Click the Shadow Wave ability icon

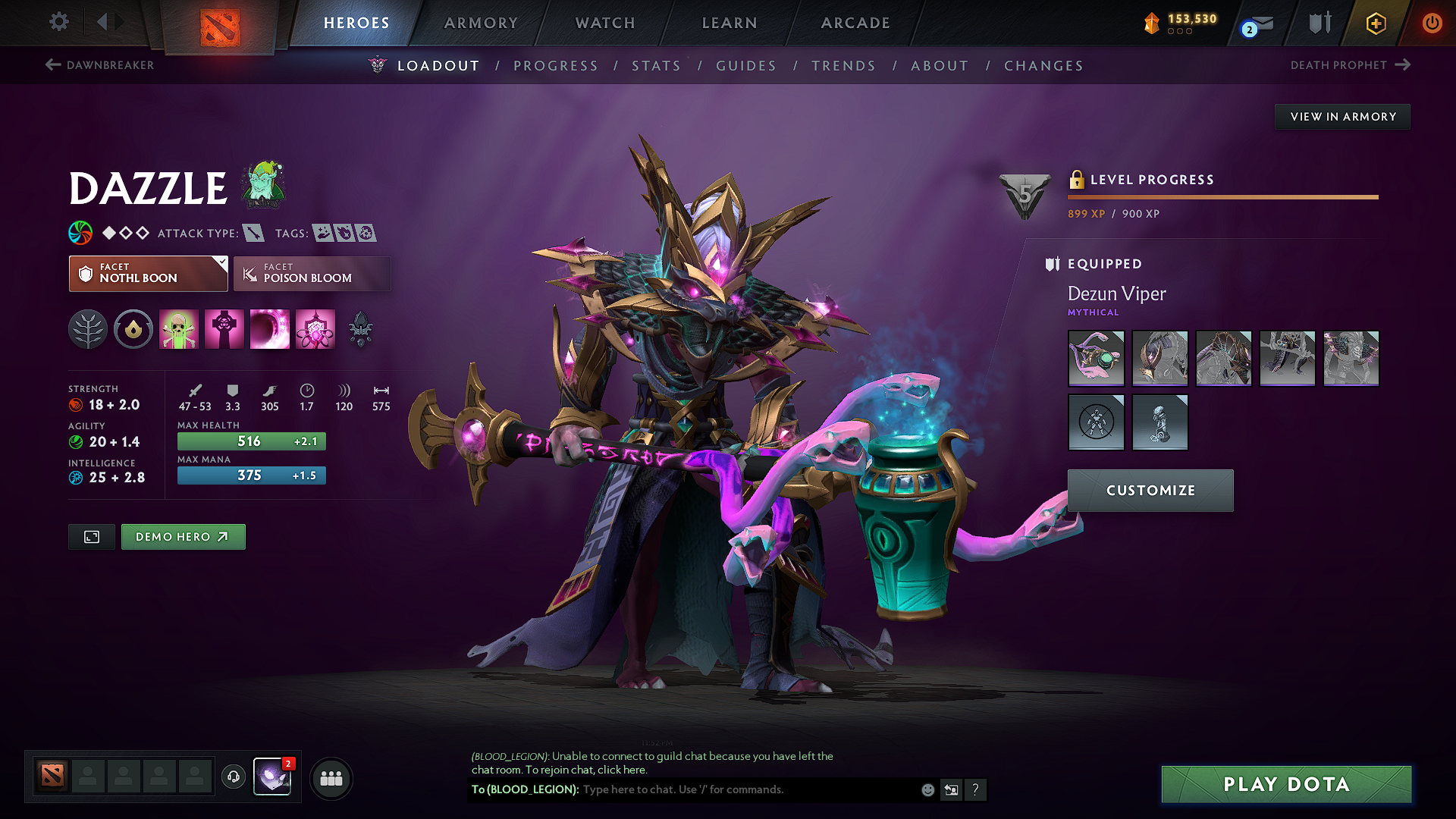coord(270,329)
